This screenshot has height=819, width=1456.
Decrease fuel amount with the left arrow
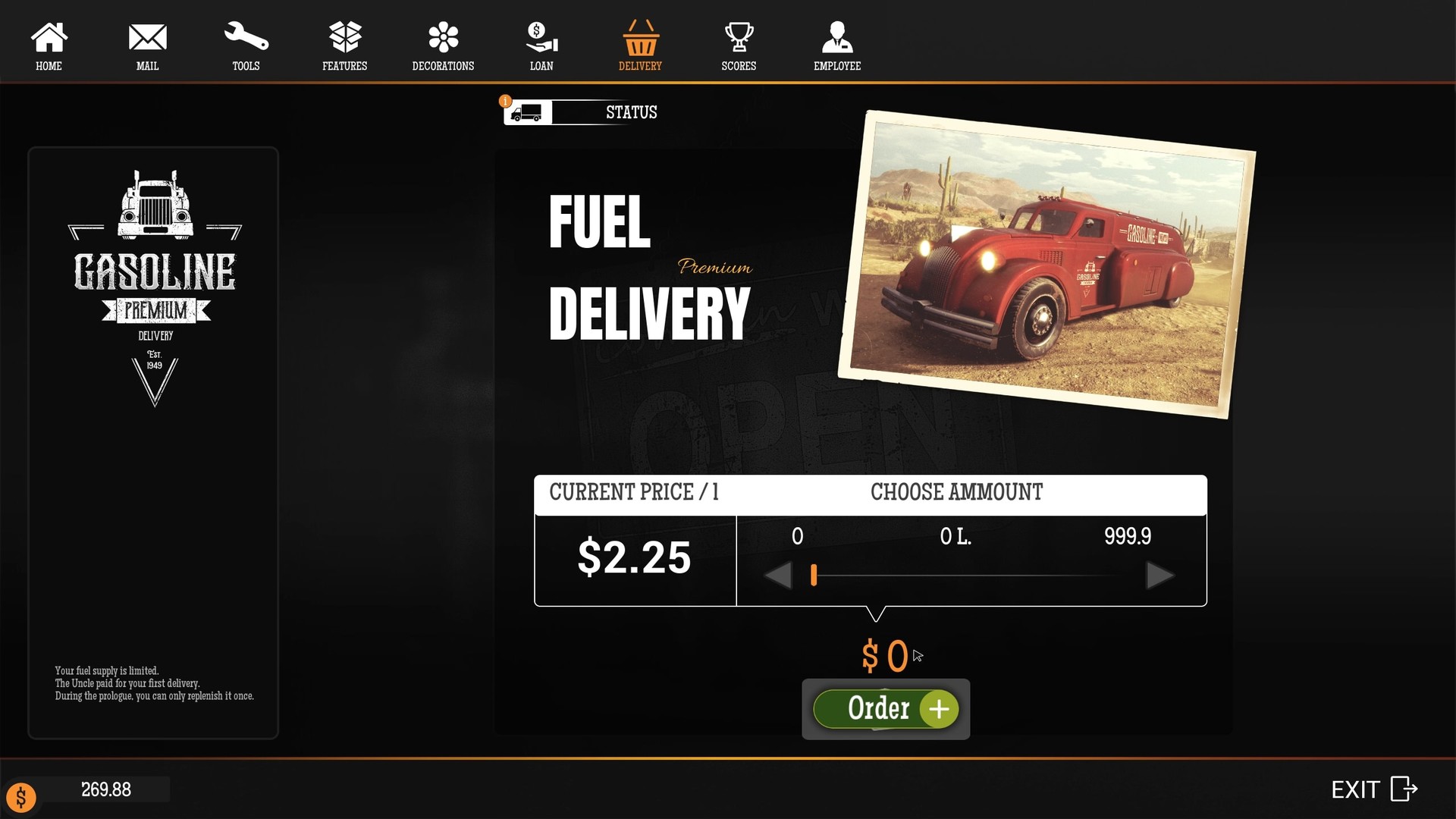pyautogui.click(x=778, y=576)
